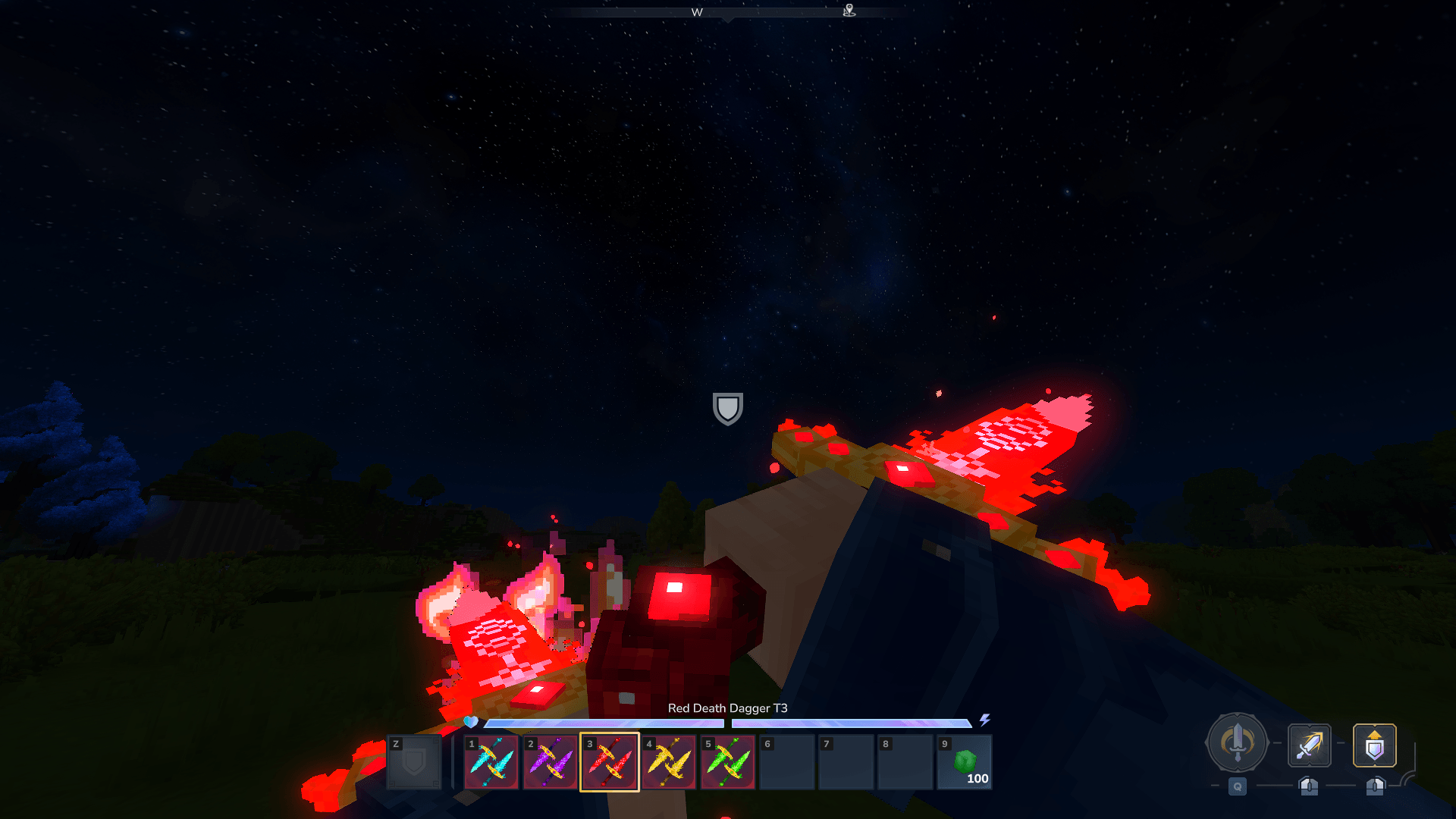
Task: Click the map marker on the compass bar
Action: point(849,10)
